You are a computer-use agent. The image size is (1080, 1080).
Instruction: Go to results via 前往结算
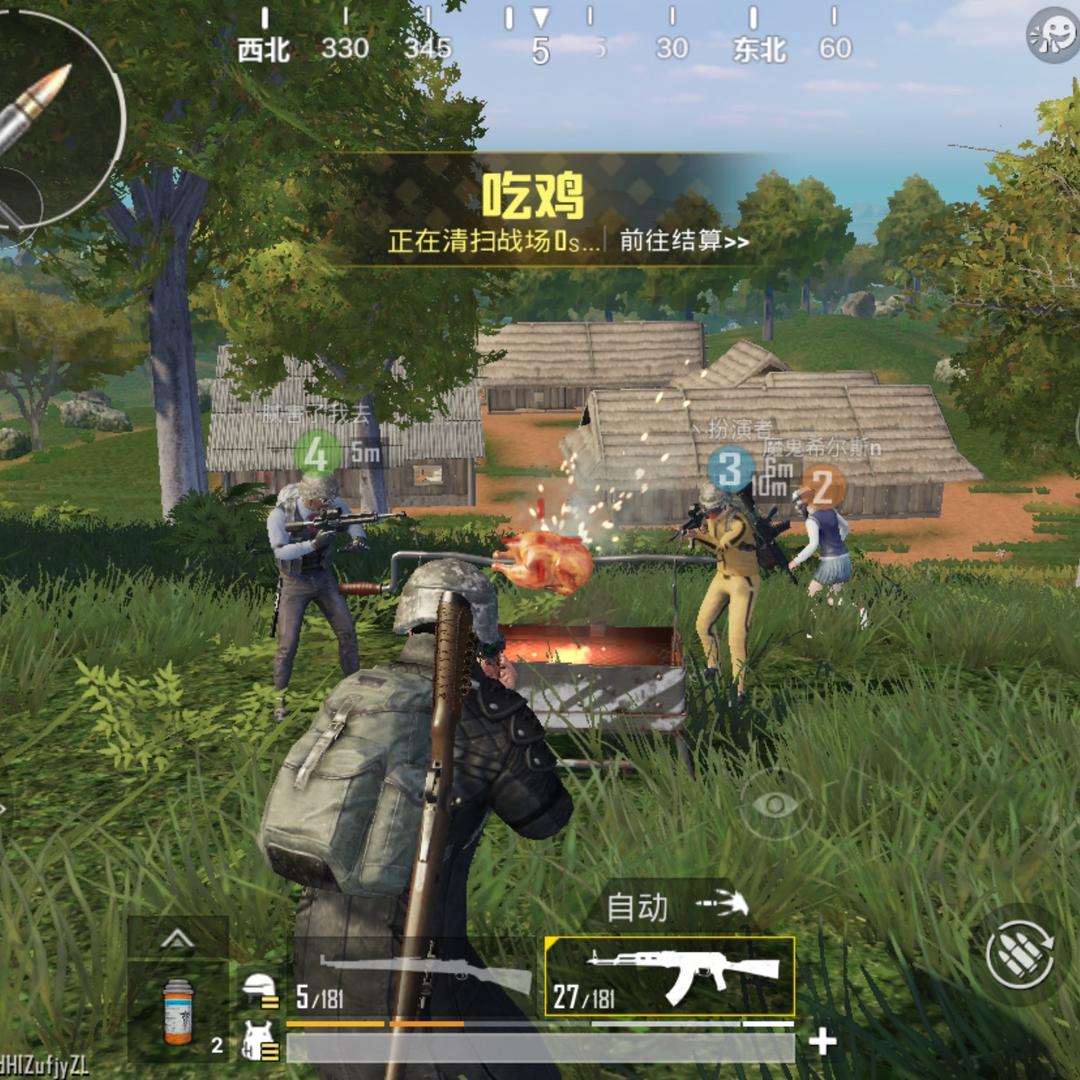tap(684, 242)
